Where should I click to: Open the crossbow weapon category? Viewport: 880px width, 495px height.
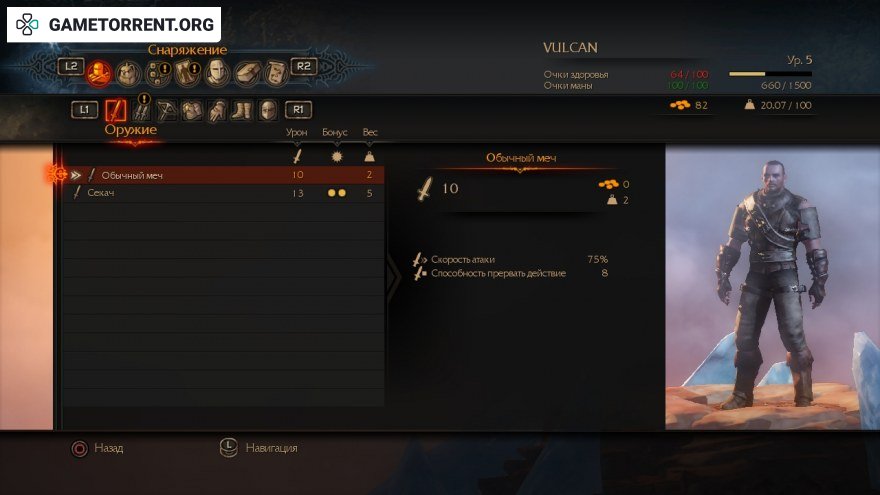pos(167,110)
